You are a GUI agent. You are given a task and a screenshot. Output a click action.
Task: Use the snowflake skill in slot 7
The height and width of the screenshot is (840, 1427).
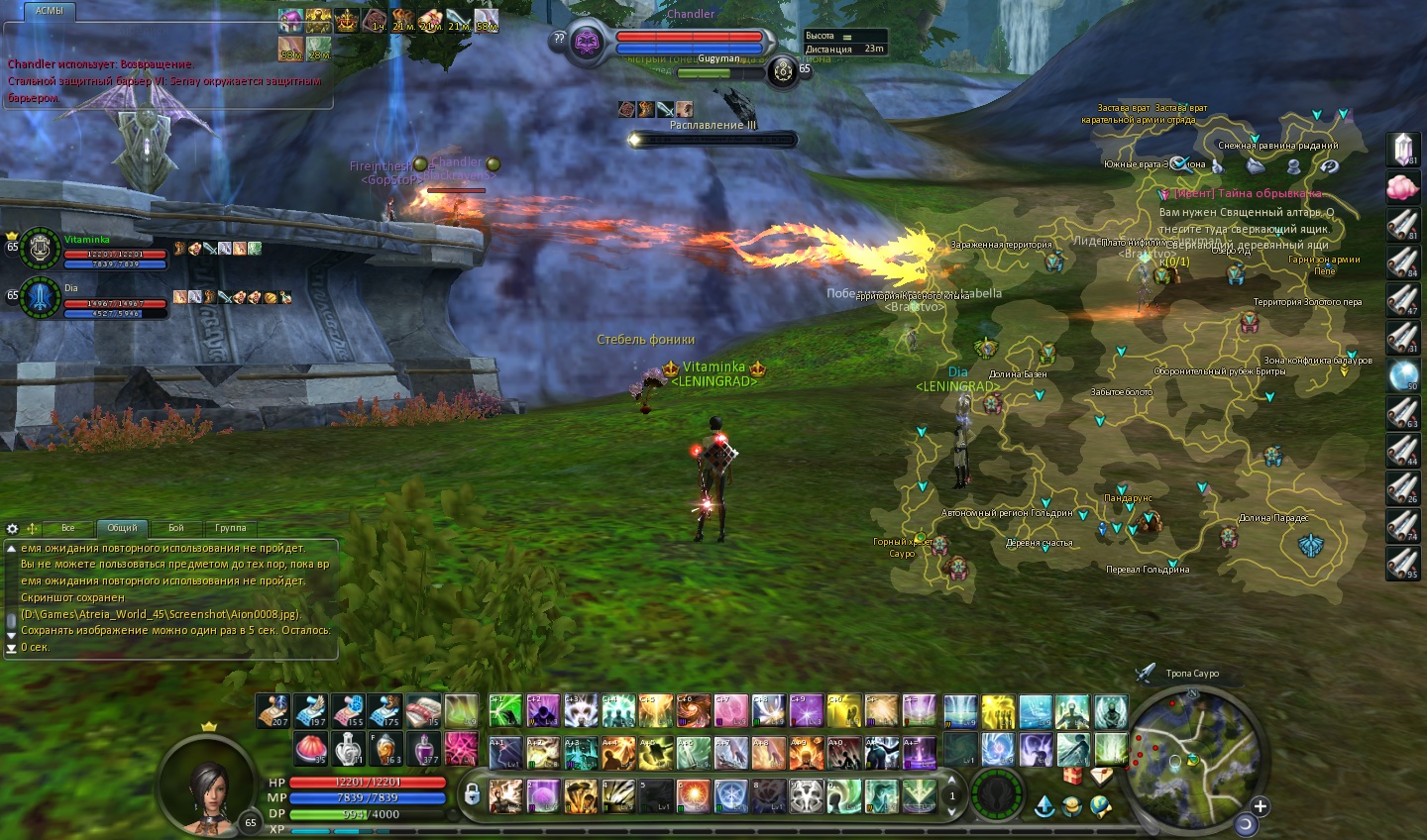730,795
